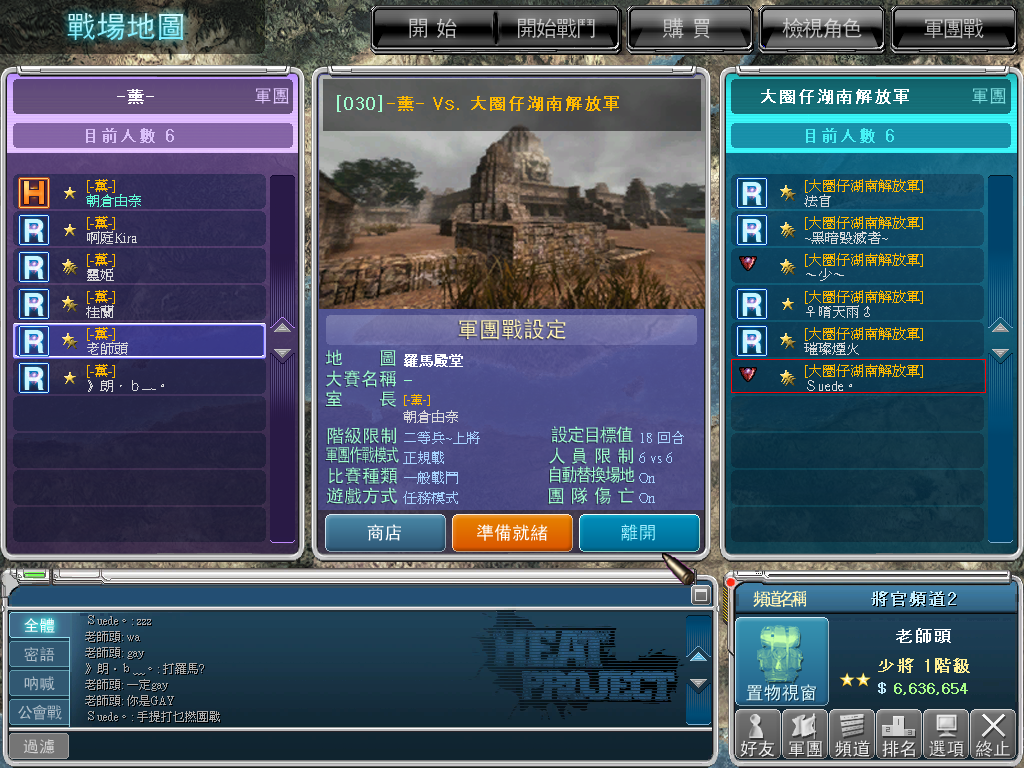Screen dimensions: 1024x768
Task: Open the 好友 friends list
Action: (757, 735)
